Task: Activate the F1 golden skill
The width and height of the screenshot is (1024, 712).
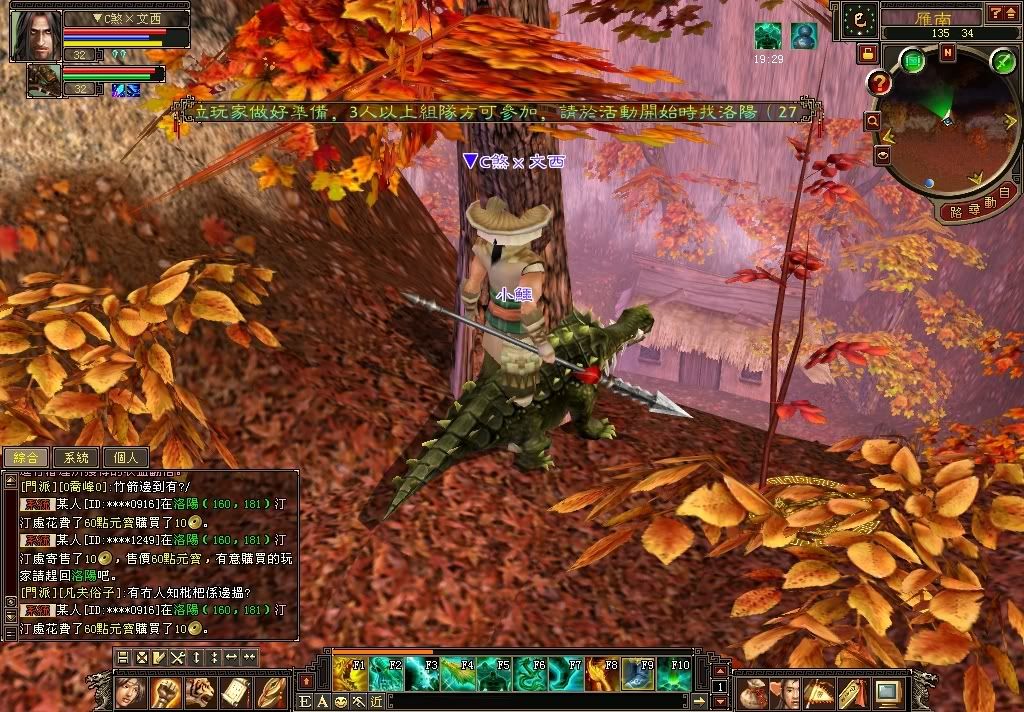Action: pyautogui.click(x=349, y=675)
